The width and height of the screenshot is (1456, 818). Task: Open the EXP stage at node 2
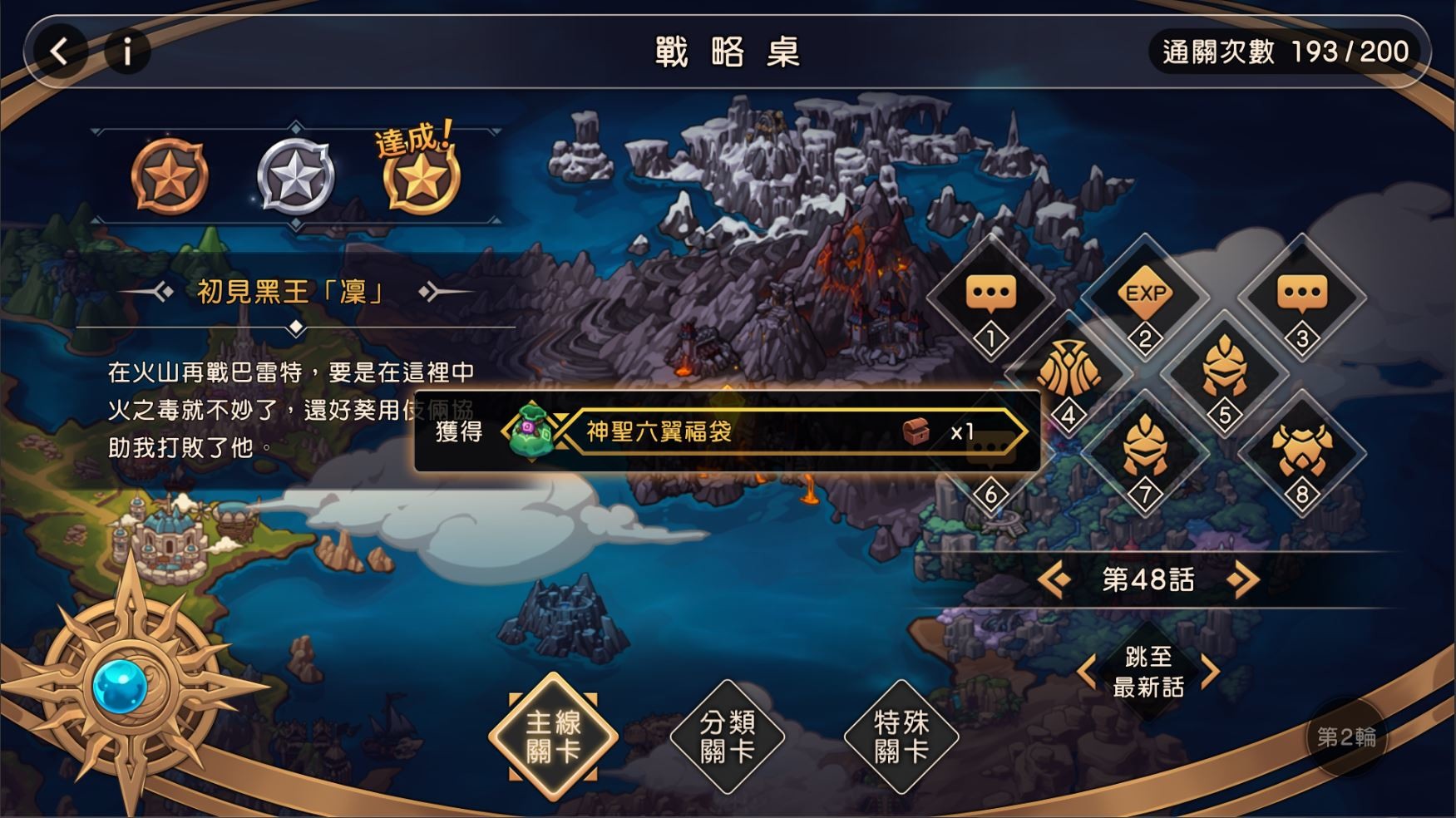pyautogui.click(x=1146, y=292)
